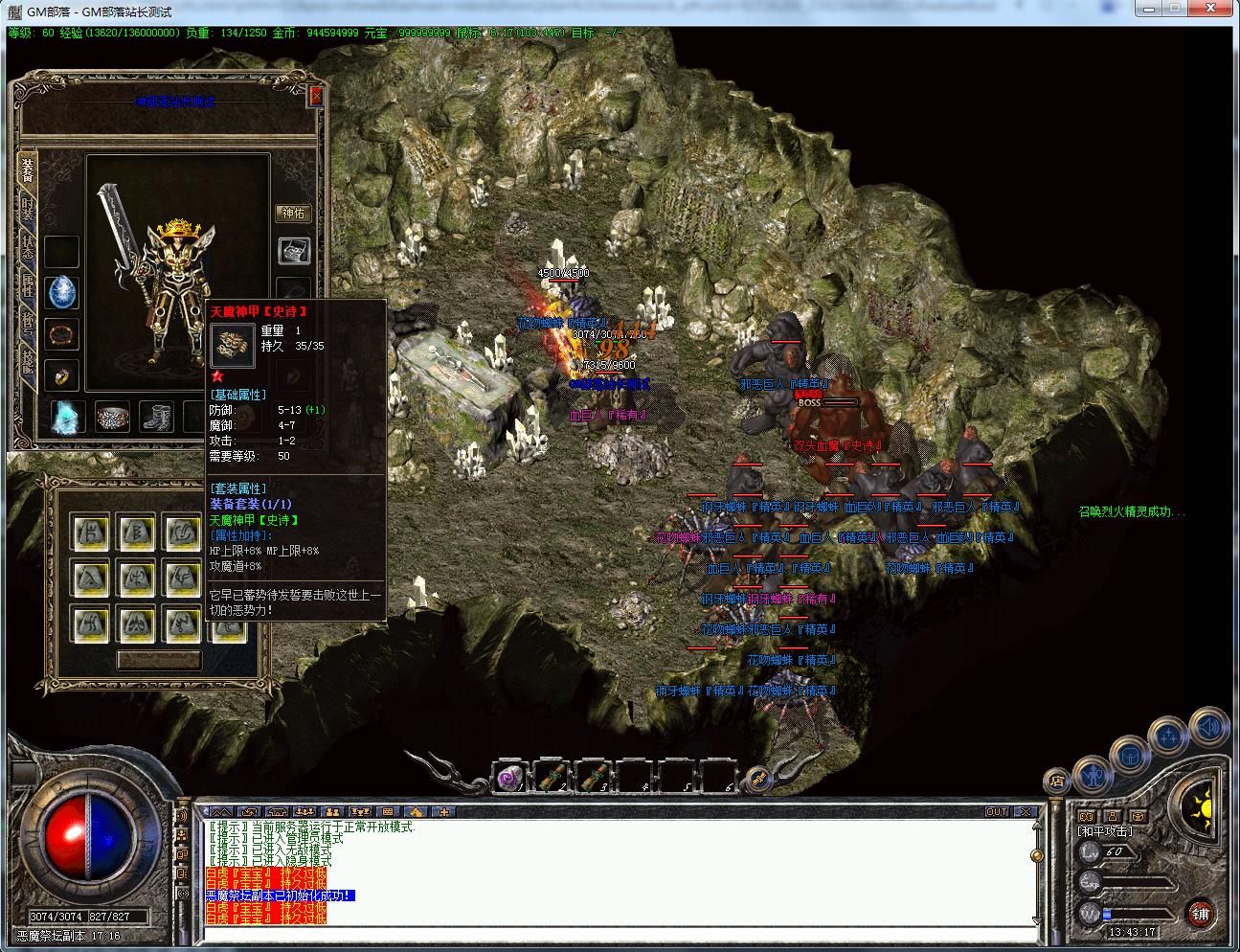The width and height of the screenshot is (1240, 952).
Task: Select the red bead bracelet slot
Action: coord(62,334)
